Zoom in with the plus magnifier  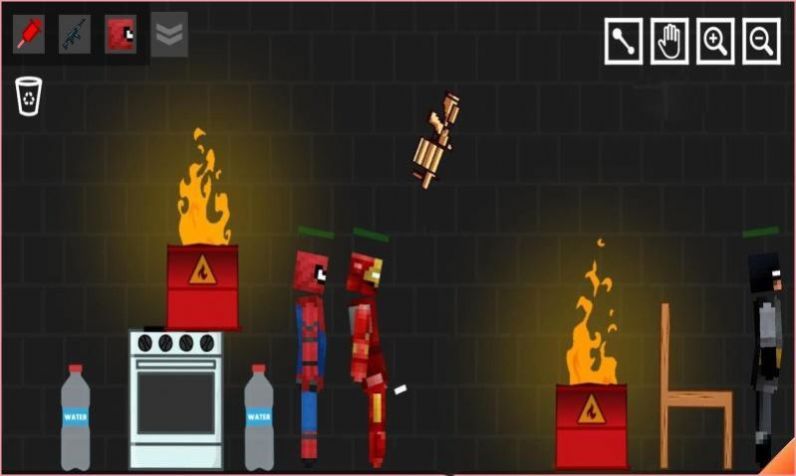[715, 42]
